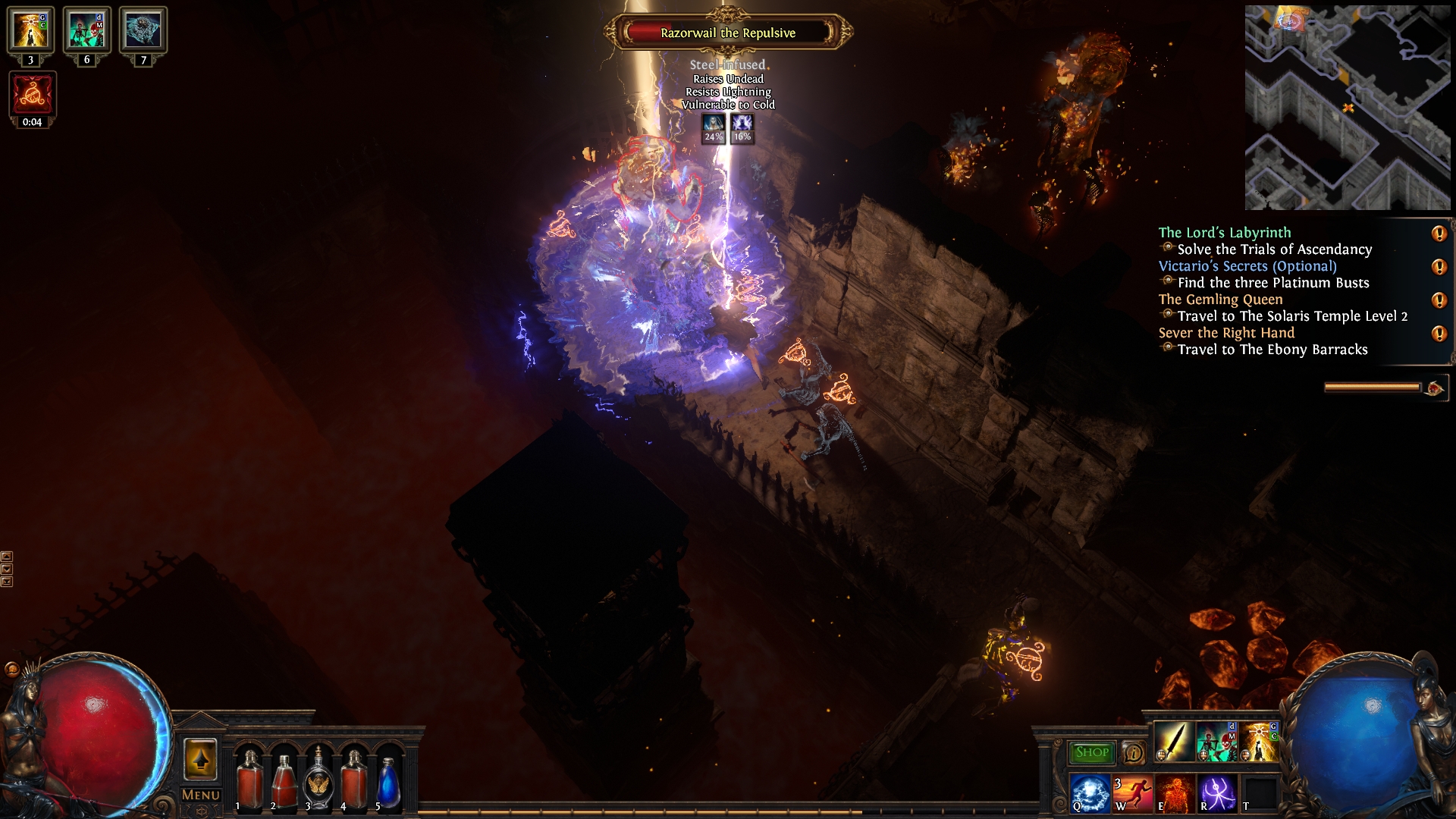Activate the blue frost orb skill
Screen dimensions: 1456x819
tap(1090, 793)
